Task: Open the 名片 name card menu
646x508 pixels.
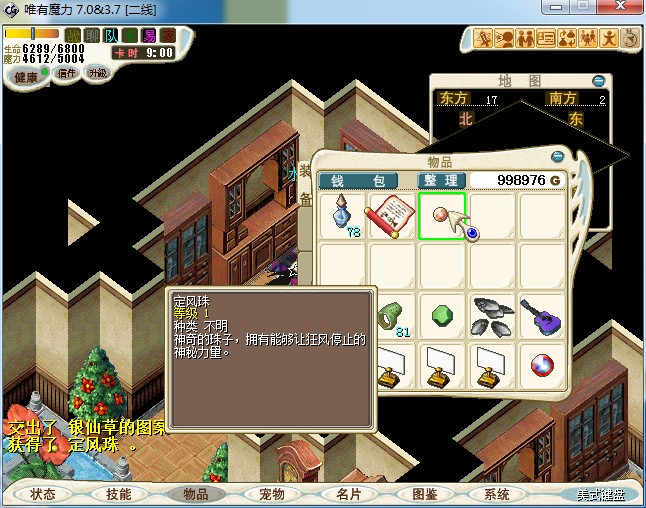Action: click(x=347, y=494)
